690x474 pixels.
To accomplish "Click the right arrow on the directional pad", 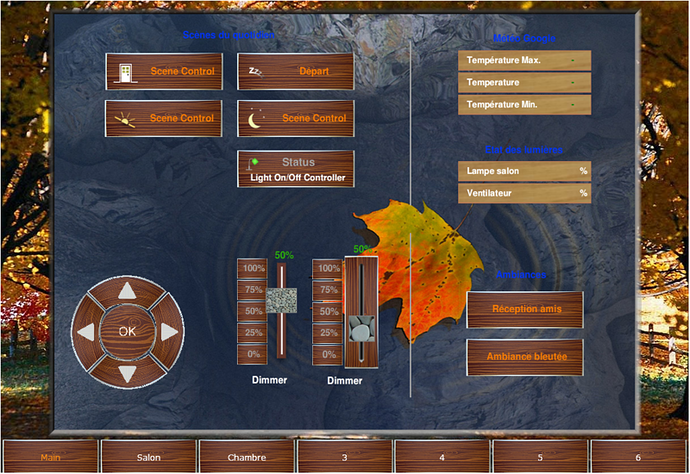I will point(168,331).
